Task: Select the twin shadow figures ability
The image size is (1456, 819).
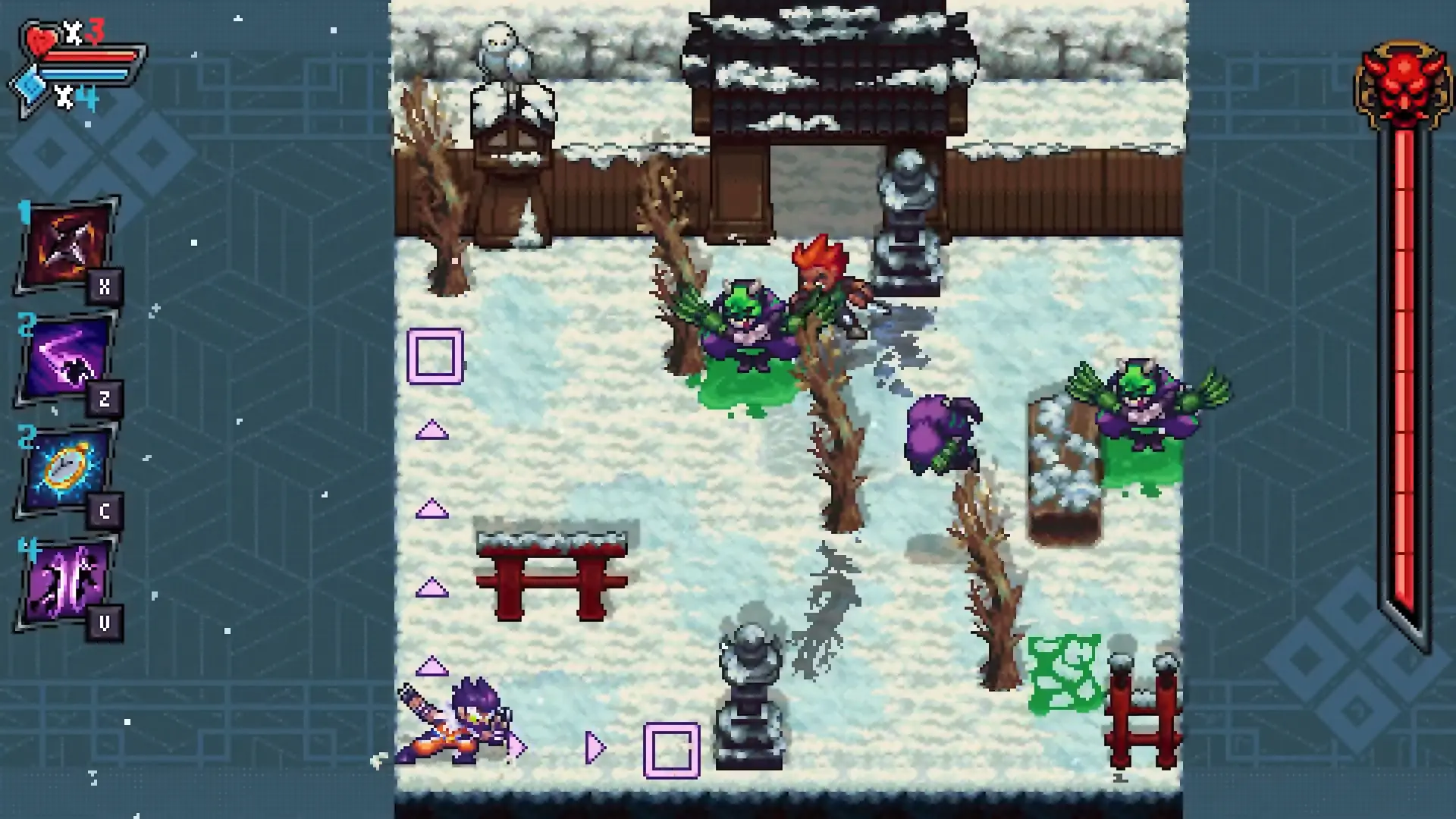Action: pos(66,582)
